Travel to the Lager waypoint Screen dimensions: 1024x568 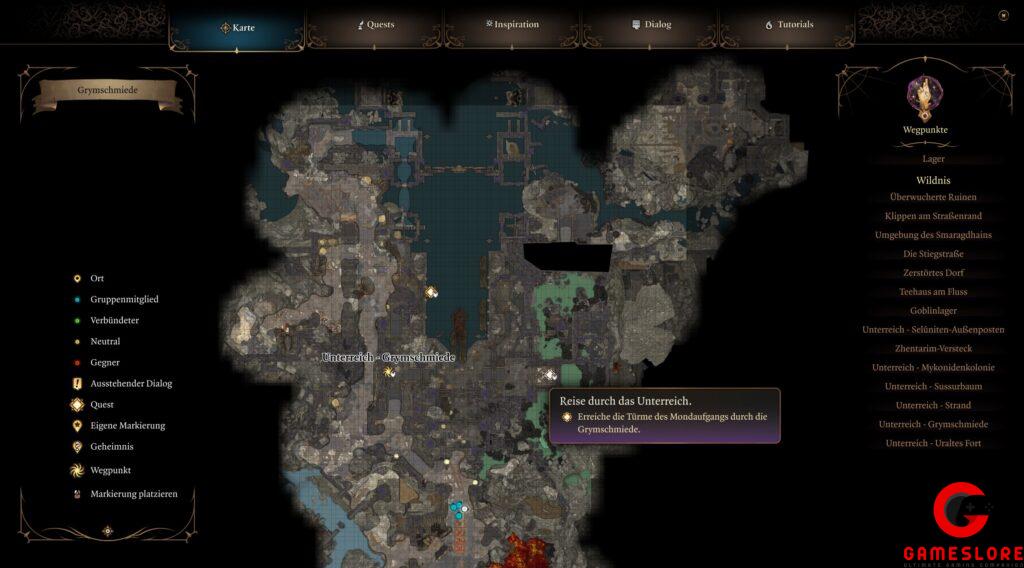pyautogui.click(x=933, y=159)
